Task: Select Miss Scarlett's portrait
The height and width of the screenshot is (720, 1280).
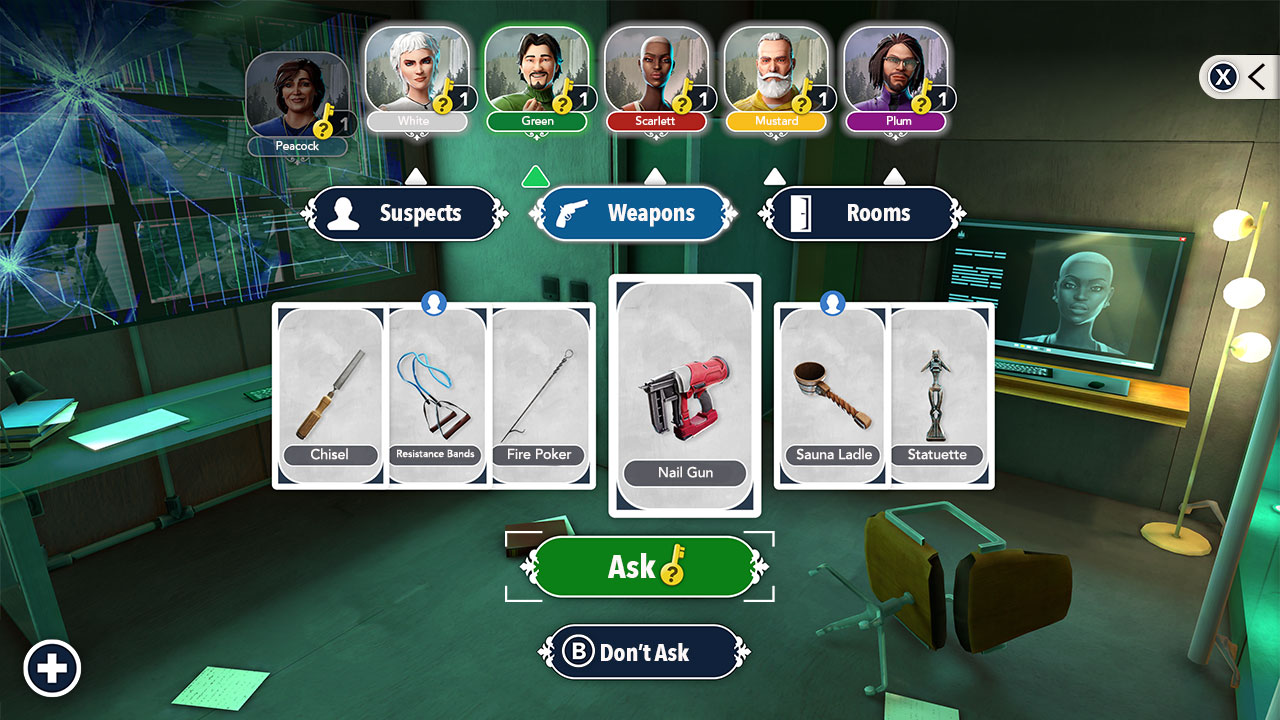Action: coord(657,70)
